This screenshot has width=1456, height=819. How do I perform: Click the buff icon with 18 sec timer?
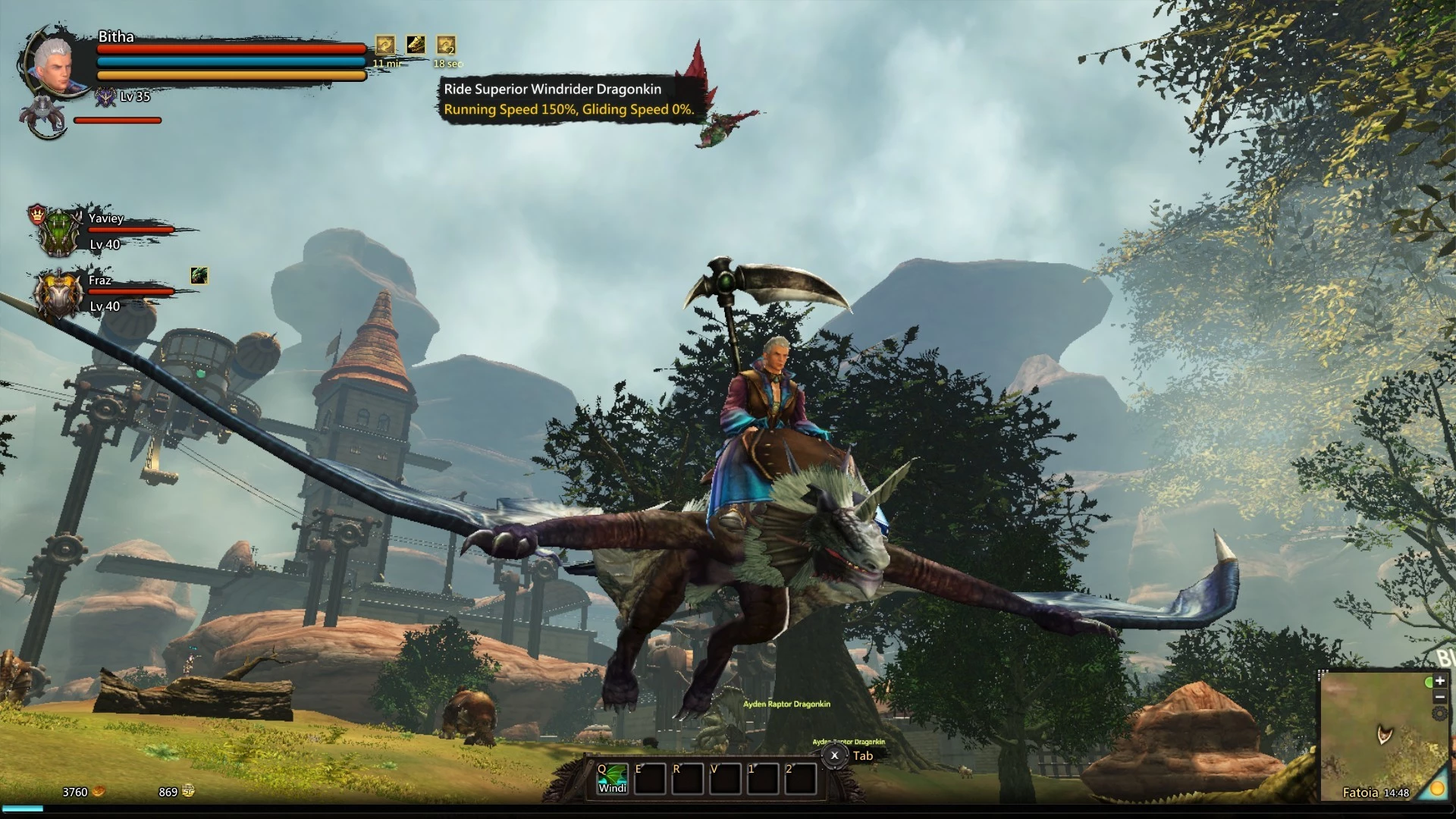[446, 45]
